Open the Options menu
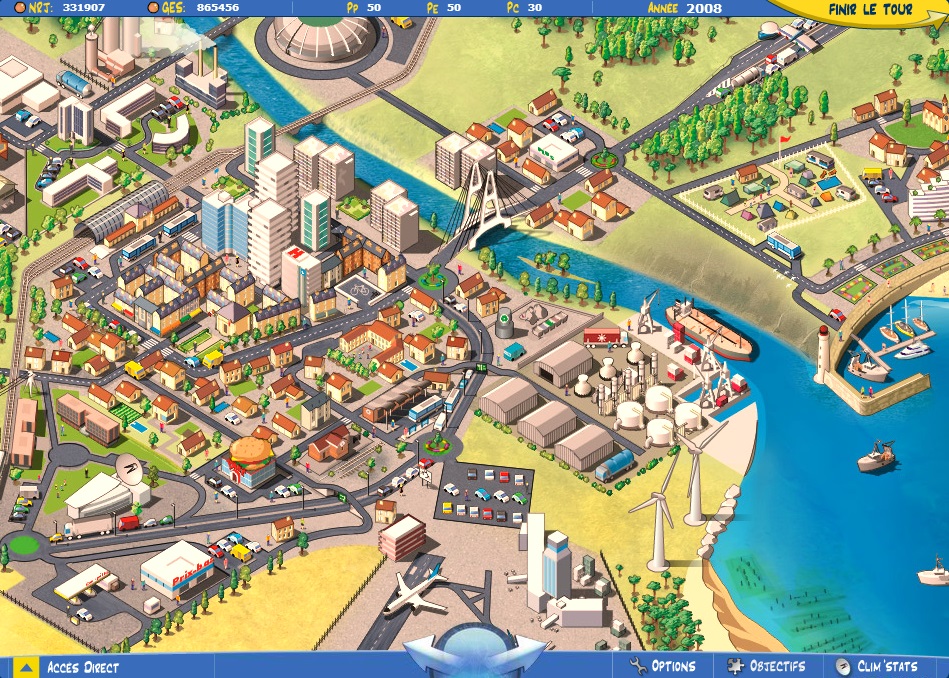 (x=663, y=666)
